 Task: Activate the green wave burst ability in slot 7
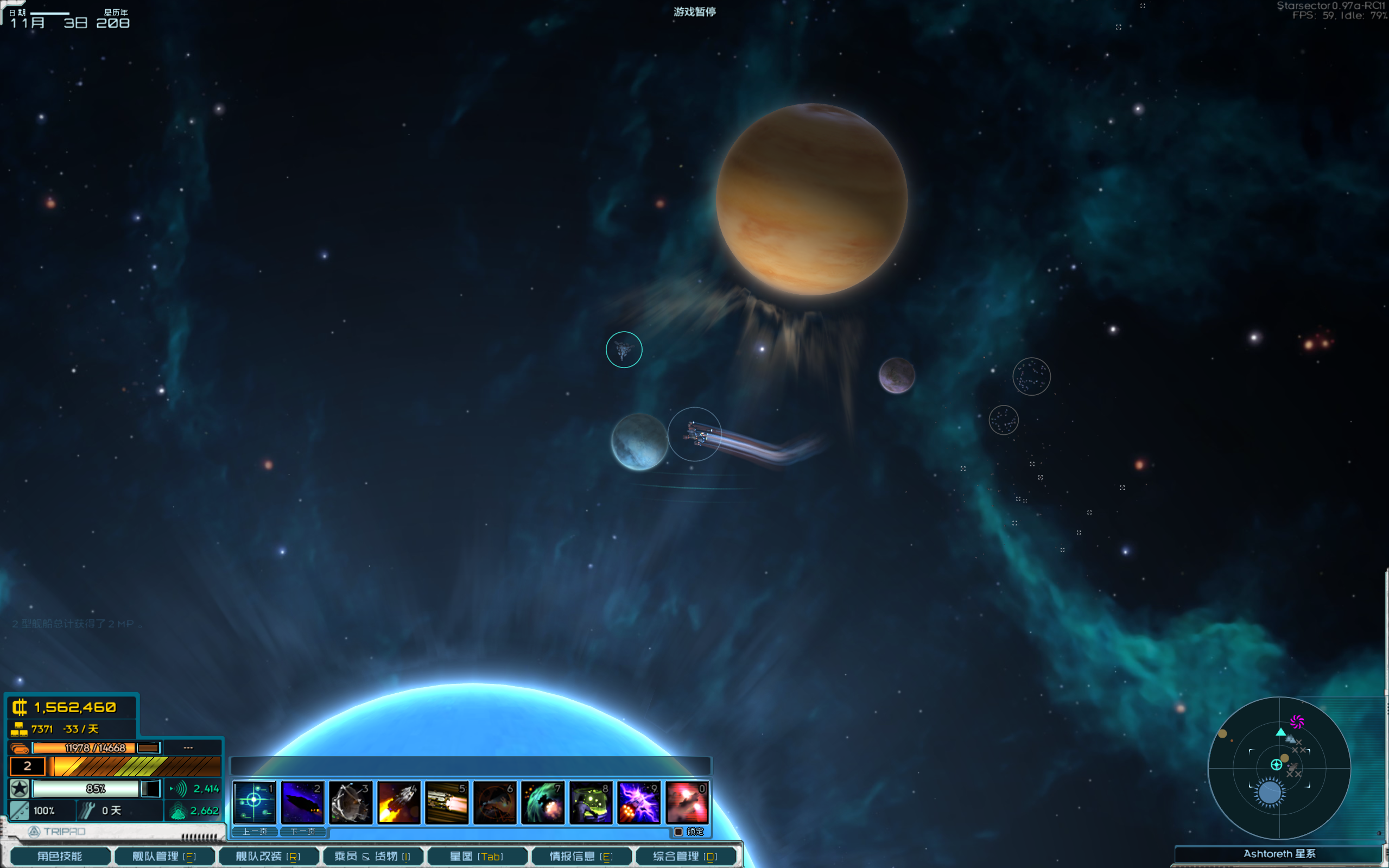pyautogui.click(x=543, y=801)
